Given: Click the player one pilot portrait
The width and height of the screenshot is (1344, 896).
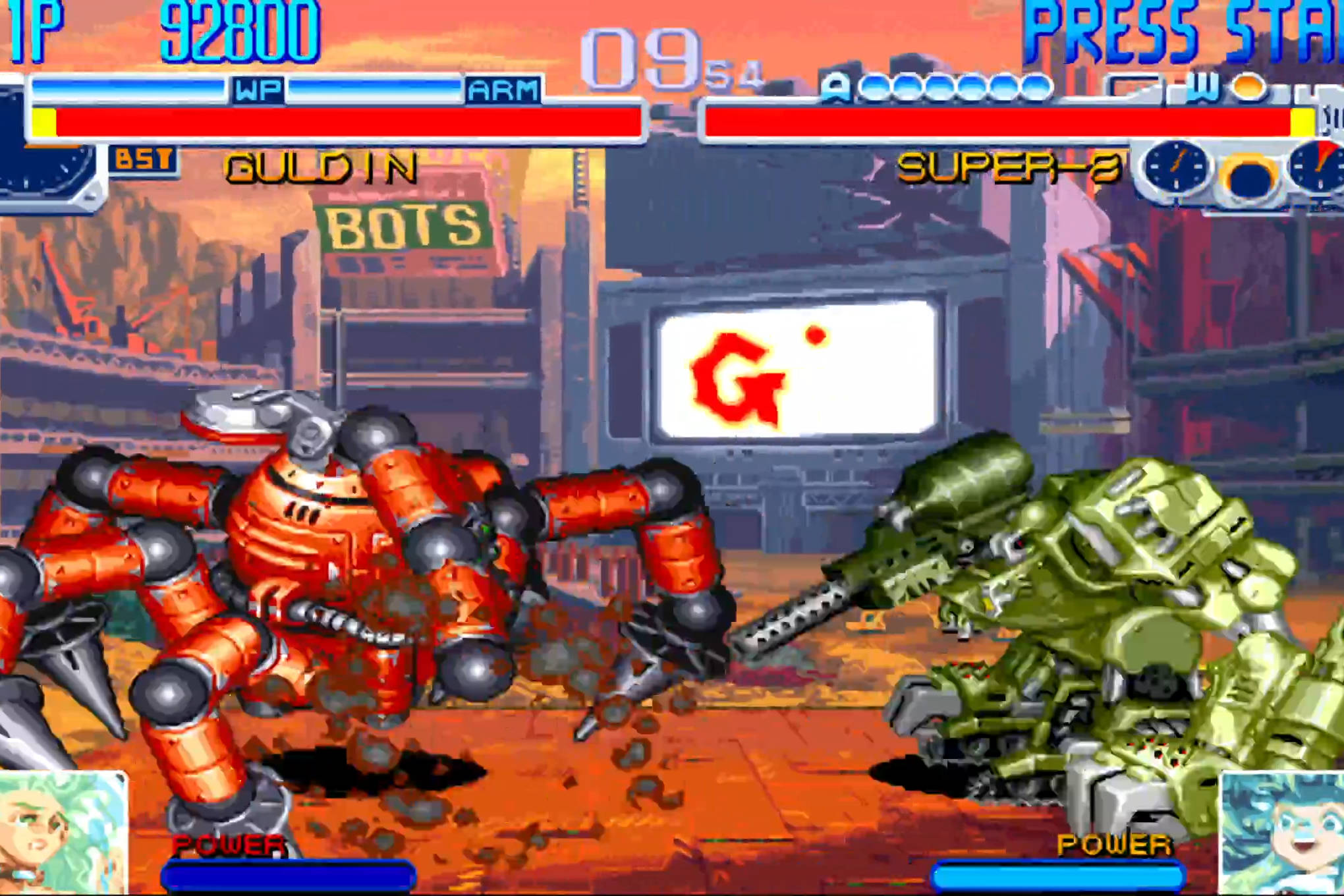Looking at the screenshot, I should [x=63, y=833].
